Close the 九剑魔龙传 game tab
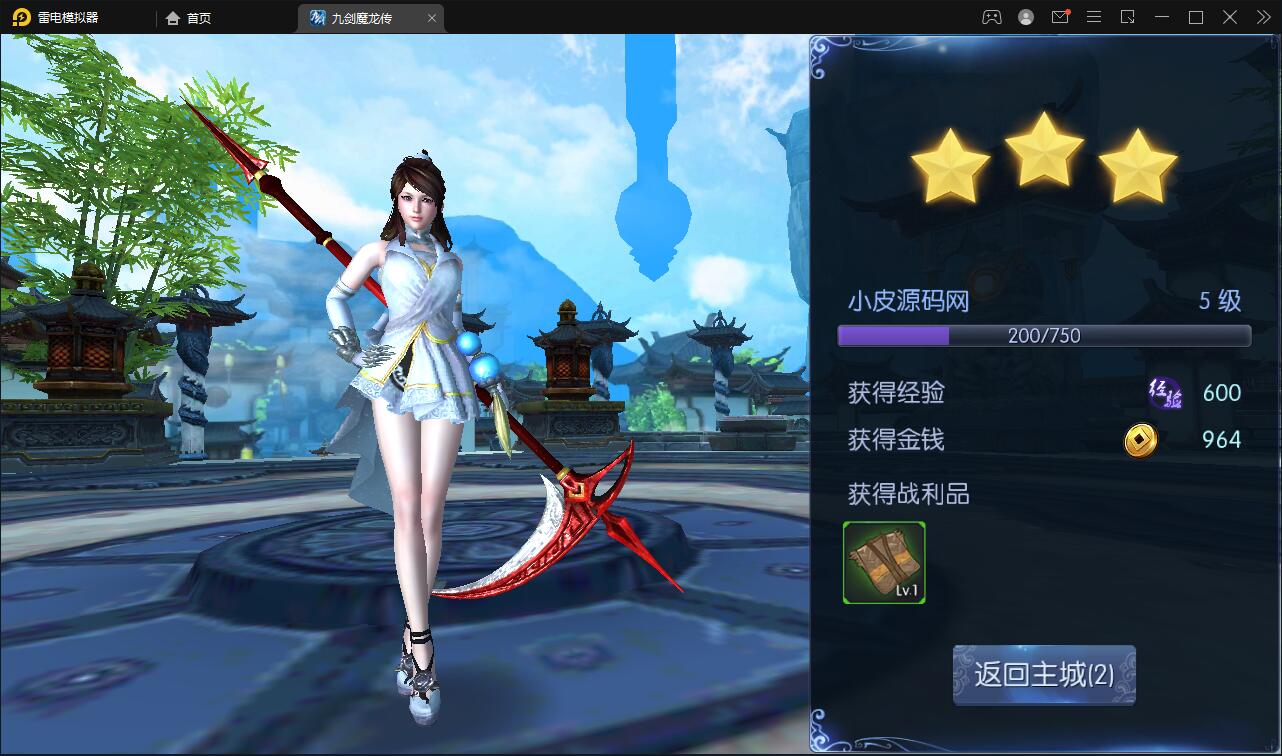Image resolution: width=1282 pixels, height=756 pixels. point(432,18)
